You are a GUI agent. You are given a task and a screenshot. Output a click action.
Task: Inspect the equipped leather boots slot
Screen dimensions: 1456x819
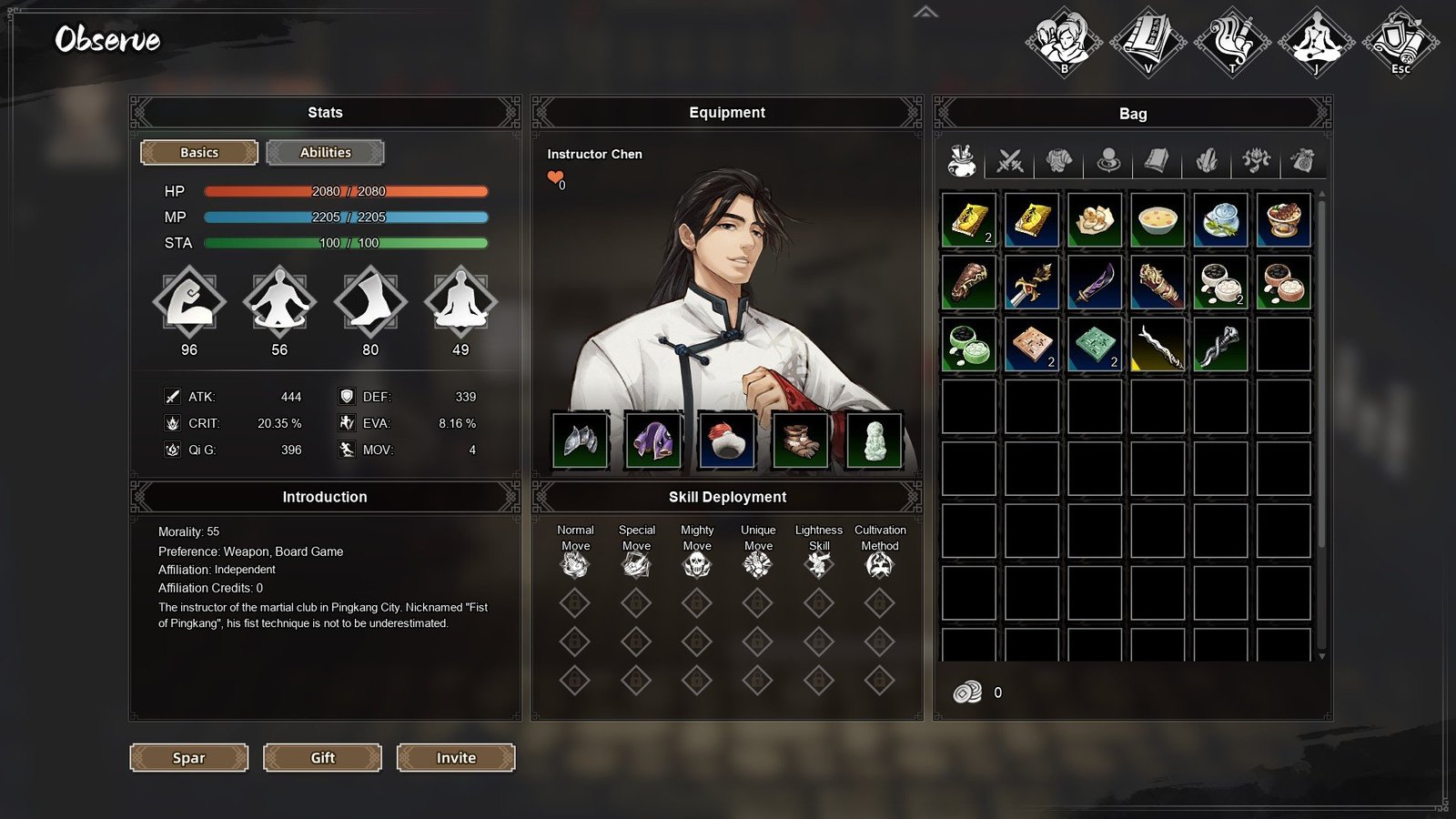[x=801, y=440]
